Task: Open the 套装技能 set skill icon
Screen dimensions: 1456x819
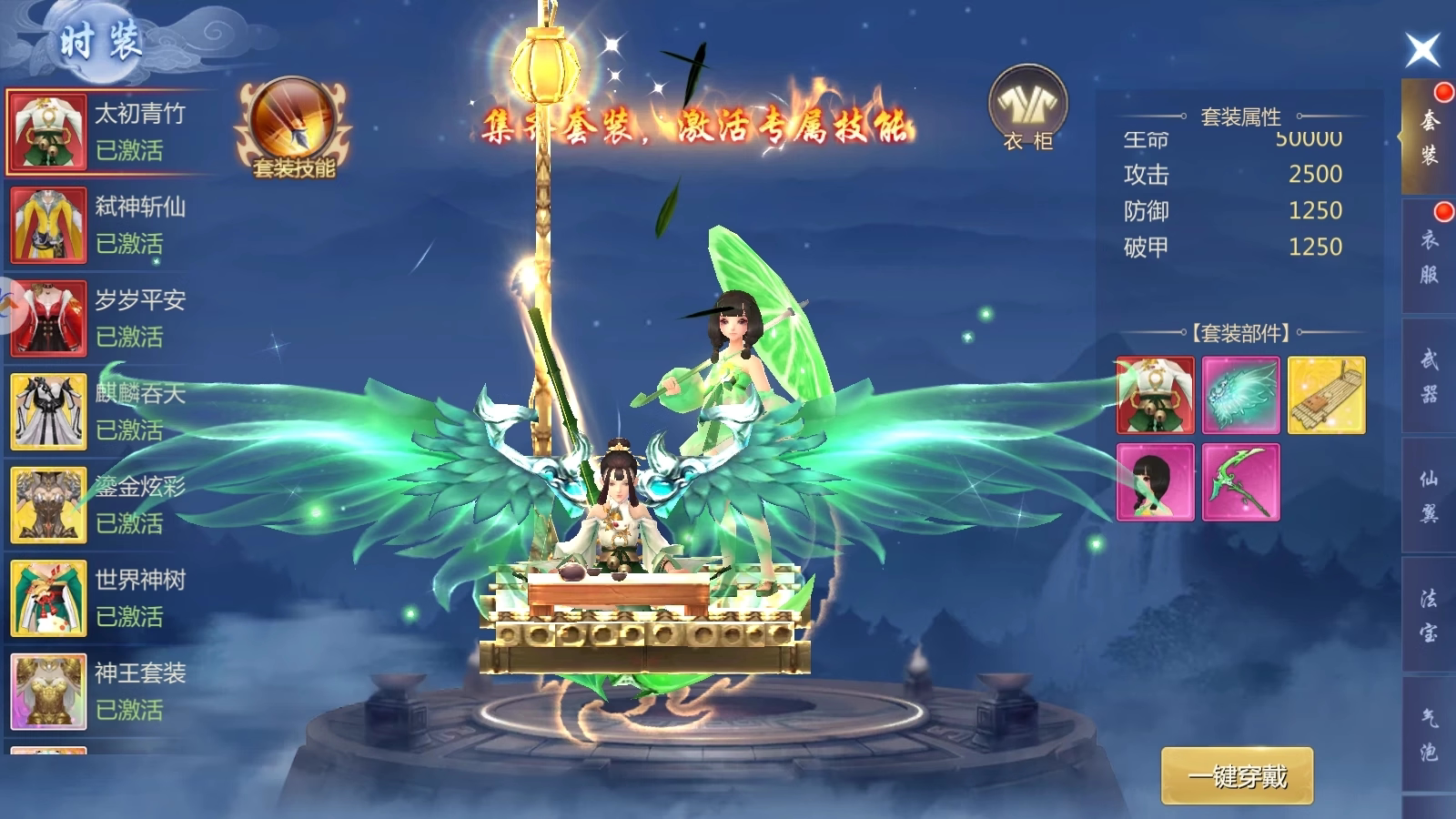Action: tap(293, 129)
